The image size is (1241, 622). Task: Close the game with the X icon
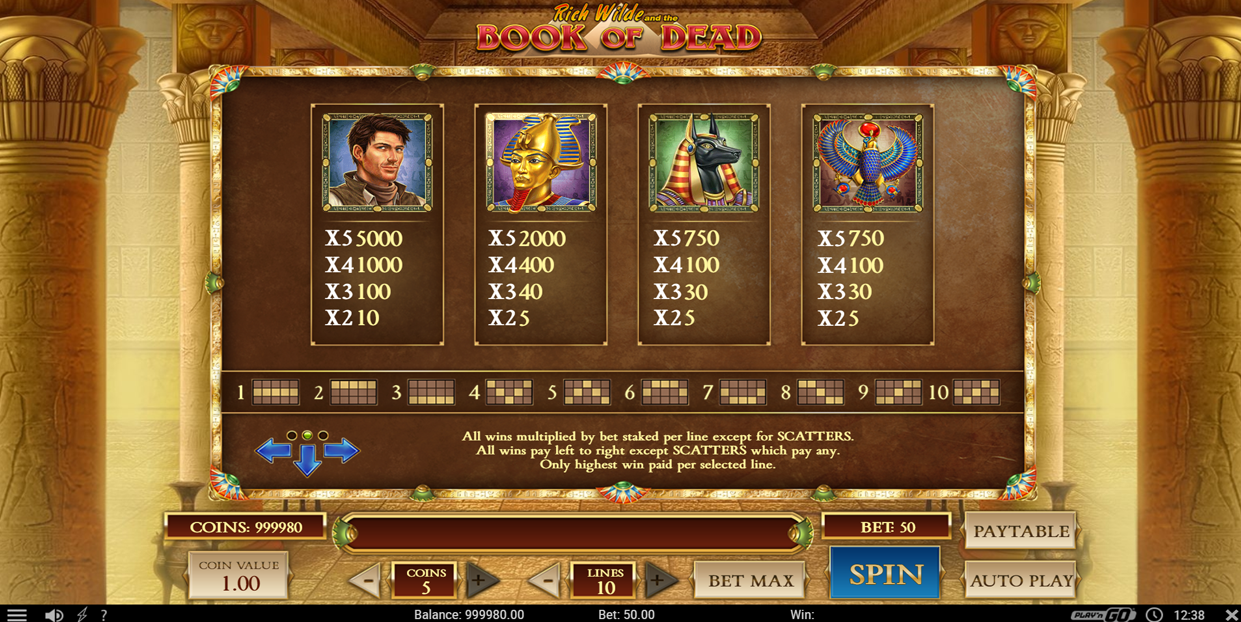(1231, 614)
